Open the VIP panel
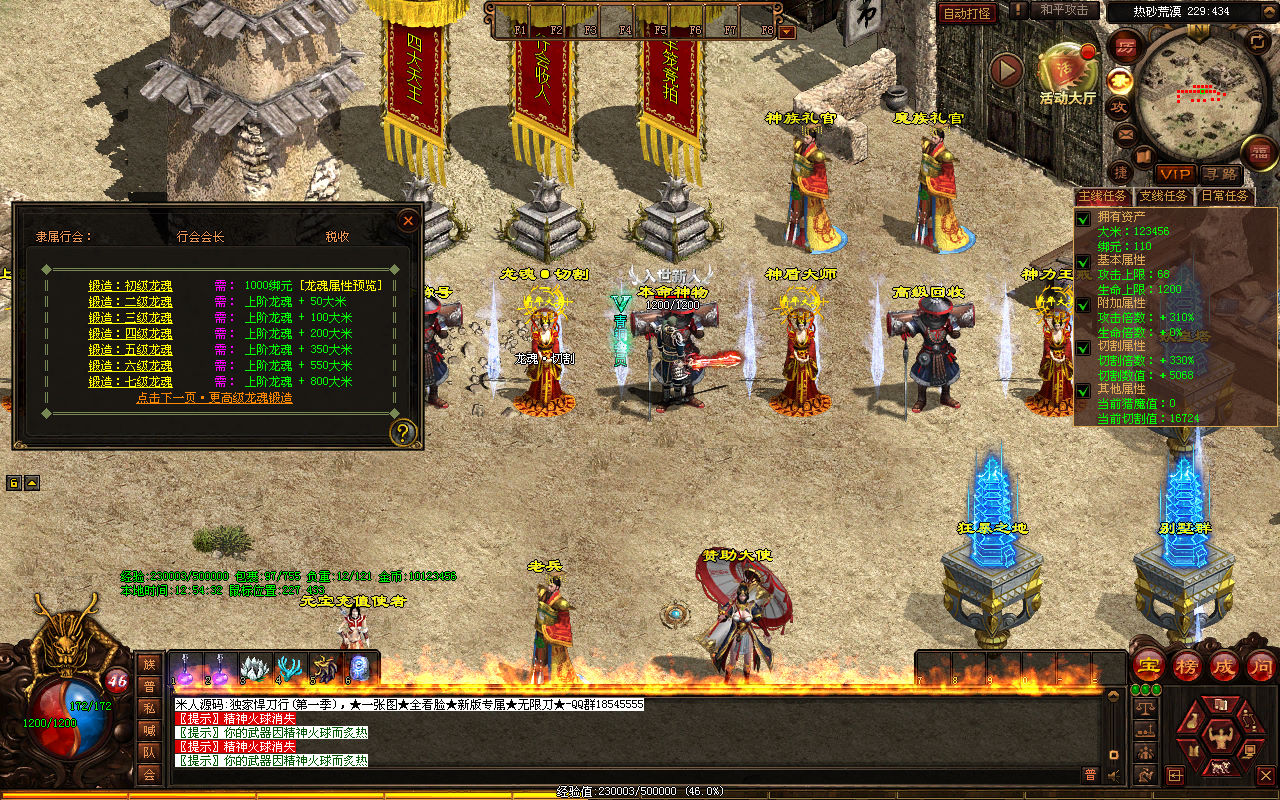1280x800 pixels. tap(1175, 174)
